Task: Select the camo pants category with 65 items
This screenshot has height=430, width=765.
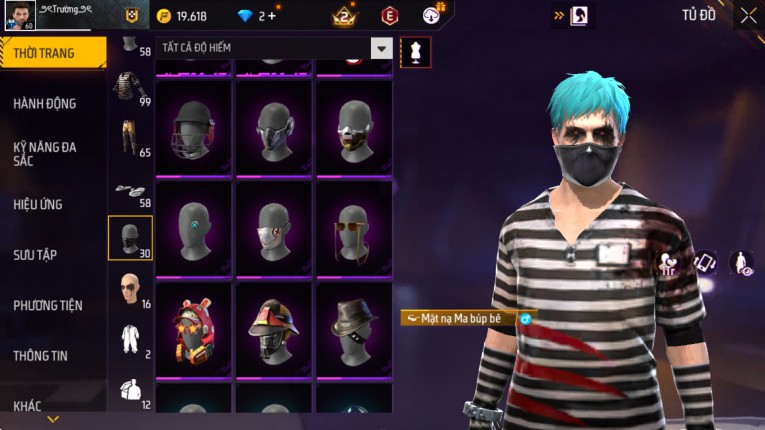Action: point(130,138)
